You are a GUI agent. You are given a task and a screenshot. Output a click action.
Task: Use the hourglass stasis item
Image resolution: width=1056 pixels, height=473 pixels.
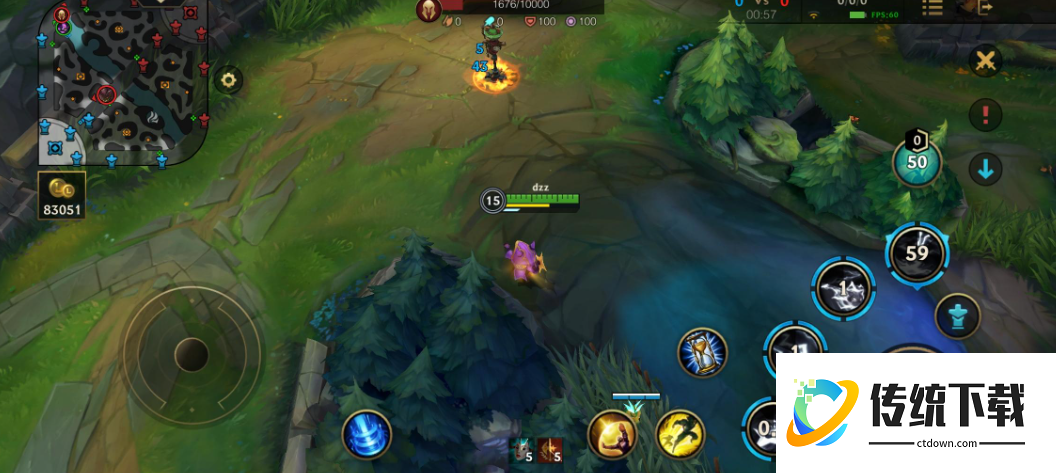click(x=702, y=352)
